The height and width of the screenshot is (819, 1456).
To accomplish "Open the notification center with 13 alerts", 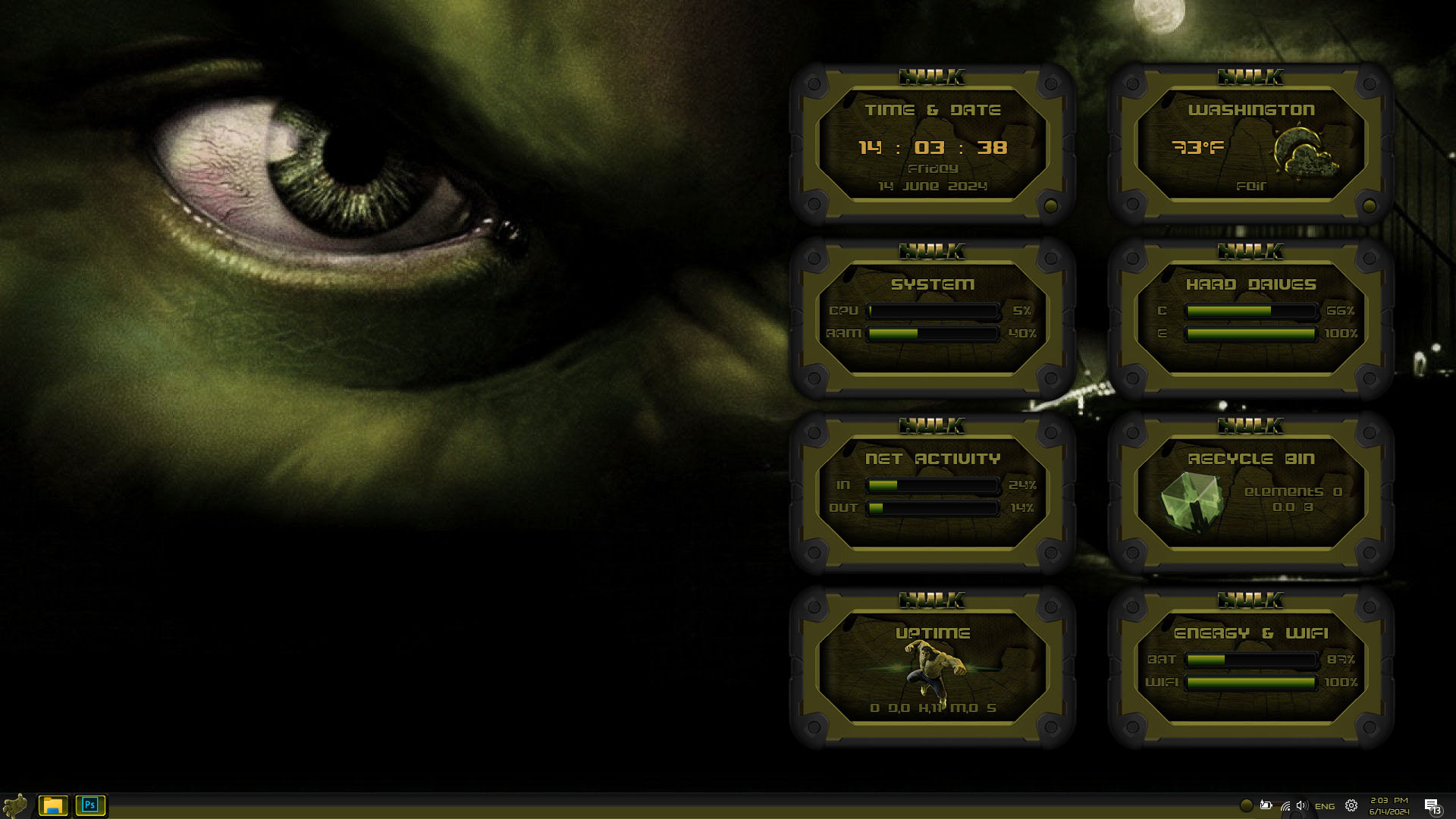I will tap(1432, 806).
